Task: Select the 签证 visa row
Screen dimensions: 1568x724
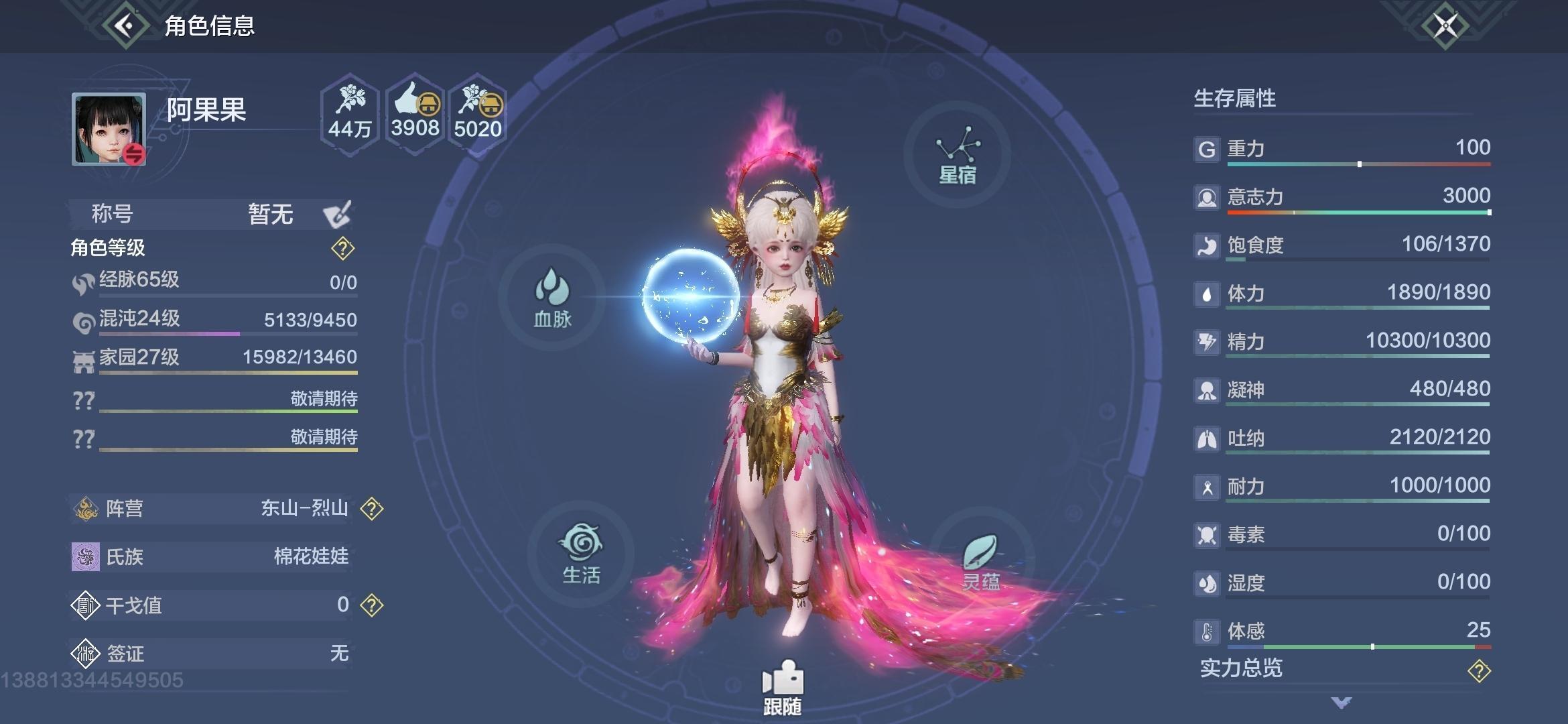Action: [211, 653]
